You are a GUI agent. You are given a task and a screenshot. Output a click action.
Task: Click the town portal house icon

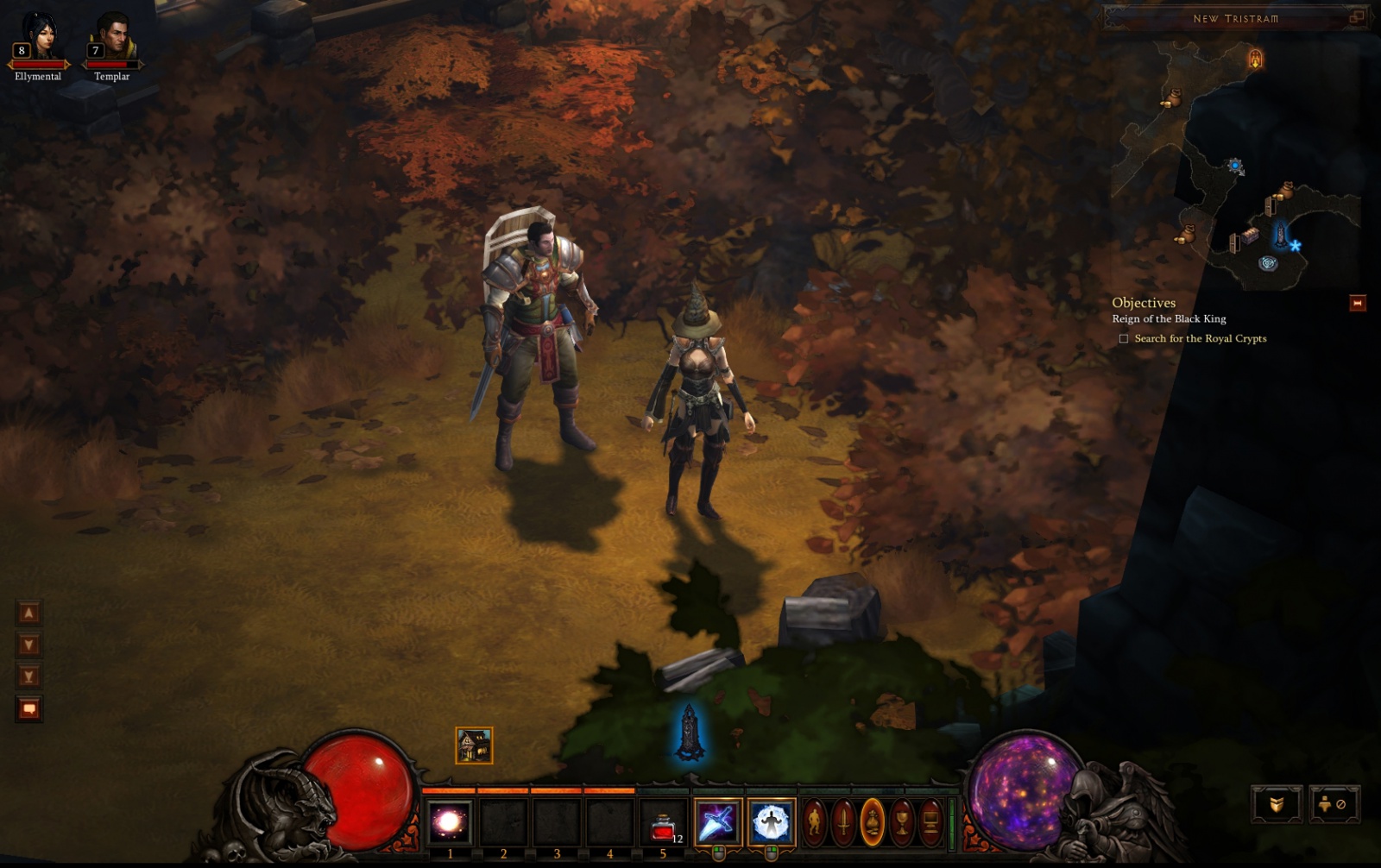pyautogui.click(x=474, y=745)
